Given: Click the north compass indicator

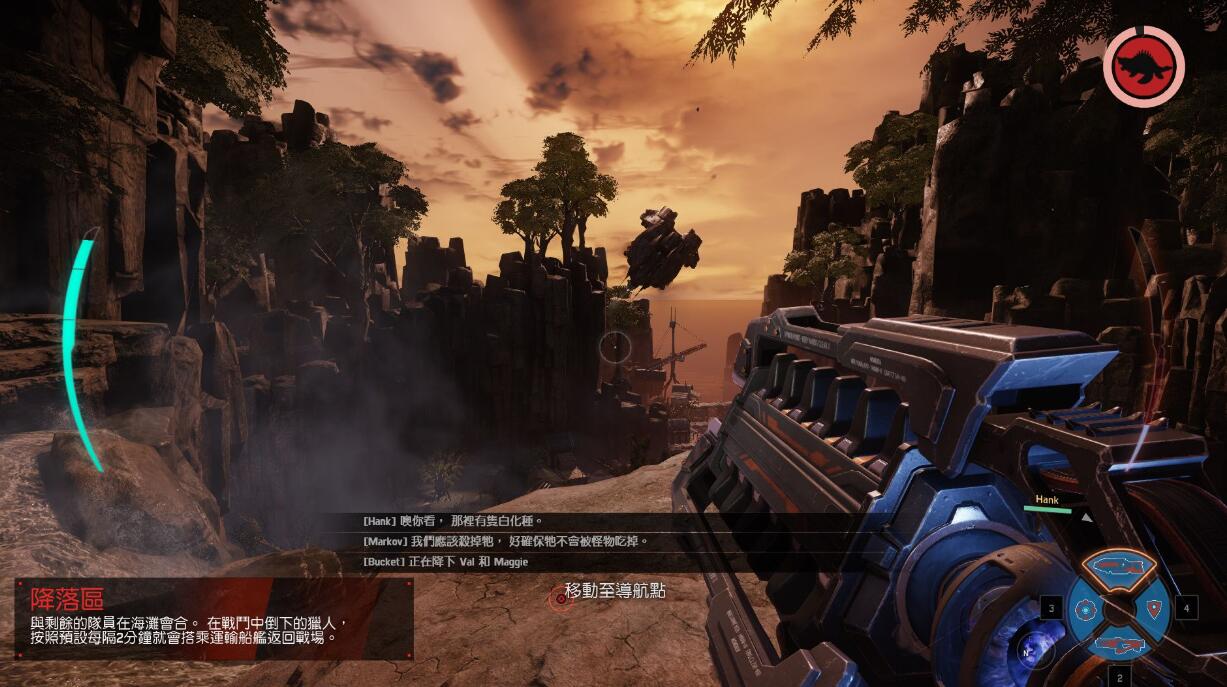Looking at the screenshot, I should (1025, 651).
